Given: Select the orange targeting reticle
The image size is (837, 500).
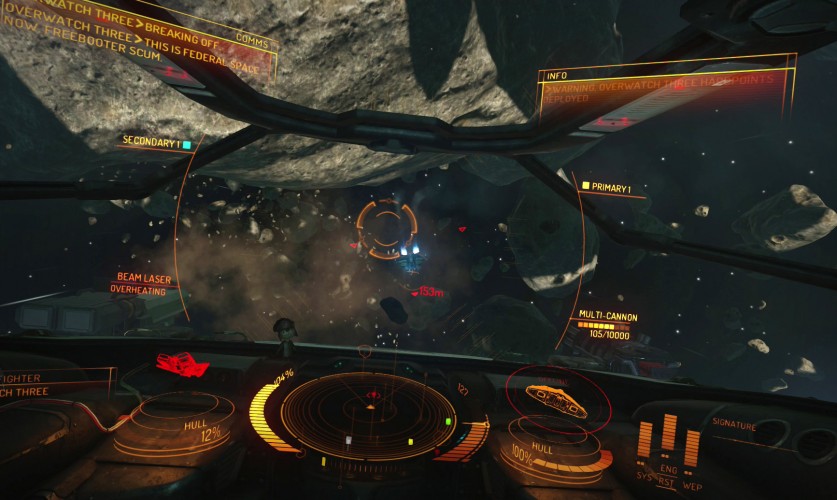Looking at the screenshot, I should tap(386, 228).
